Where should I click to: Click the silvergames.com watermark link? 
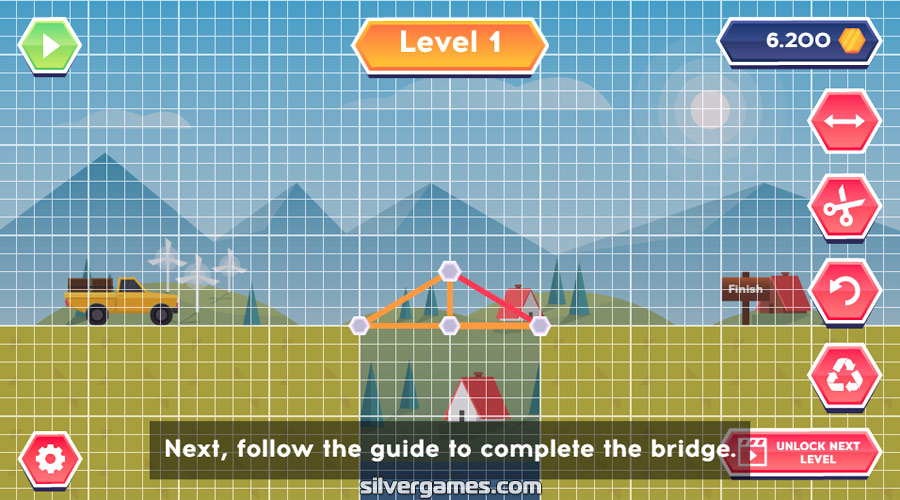click(450, 487)
